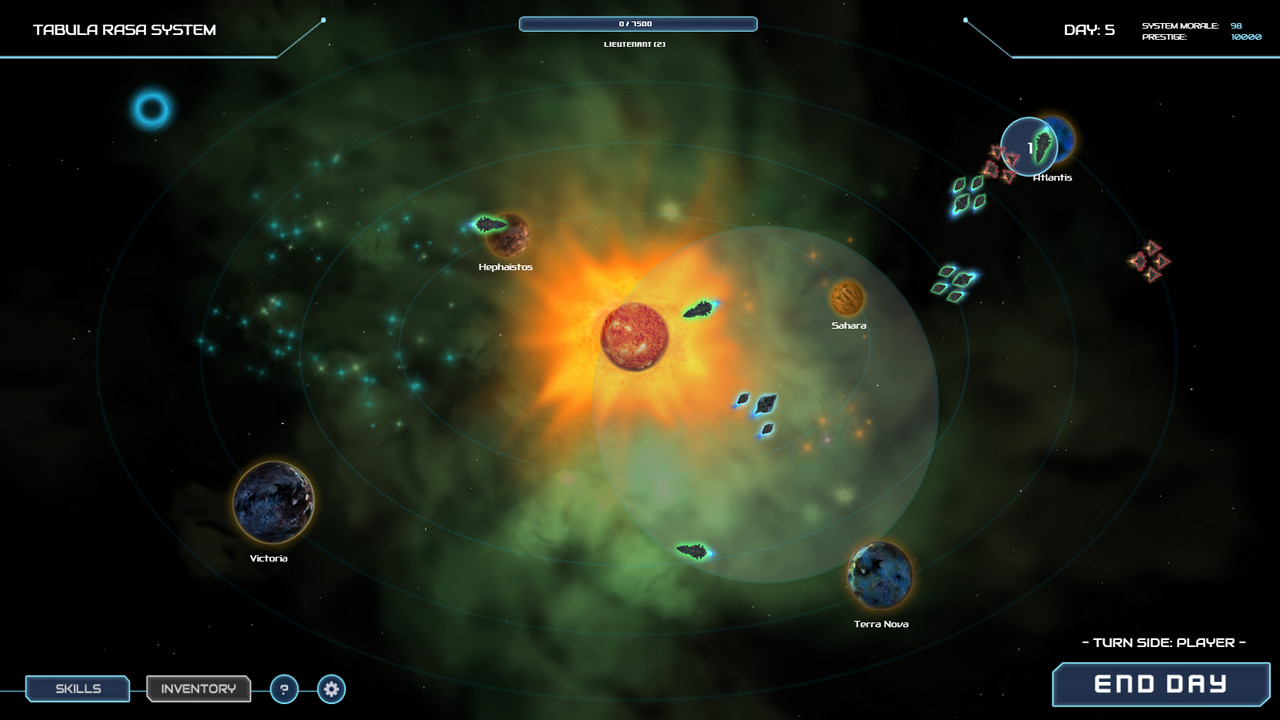
Task: Click the Lieutenant rank label
Action: [637, 43]
